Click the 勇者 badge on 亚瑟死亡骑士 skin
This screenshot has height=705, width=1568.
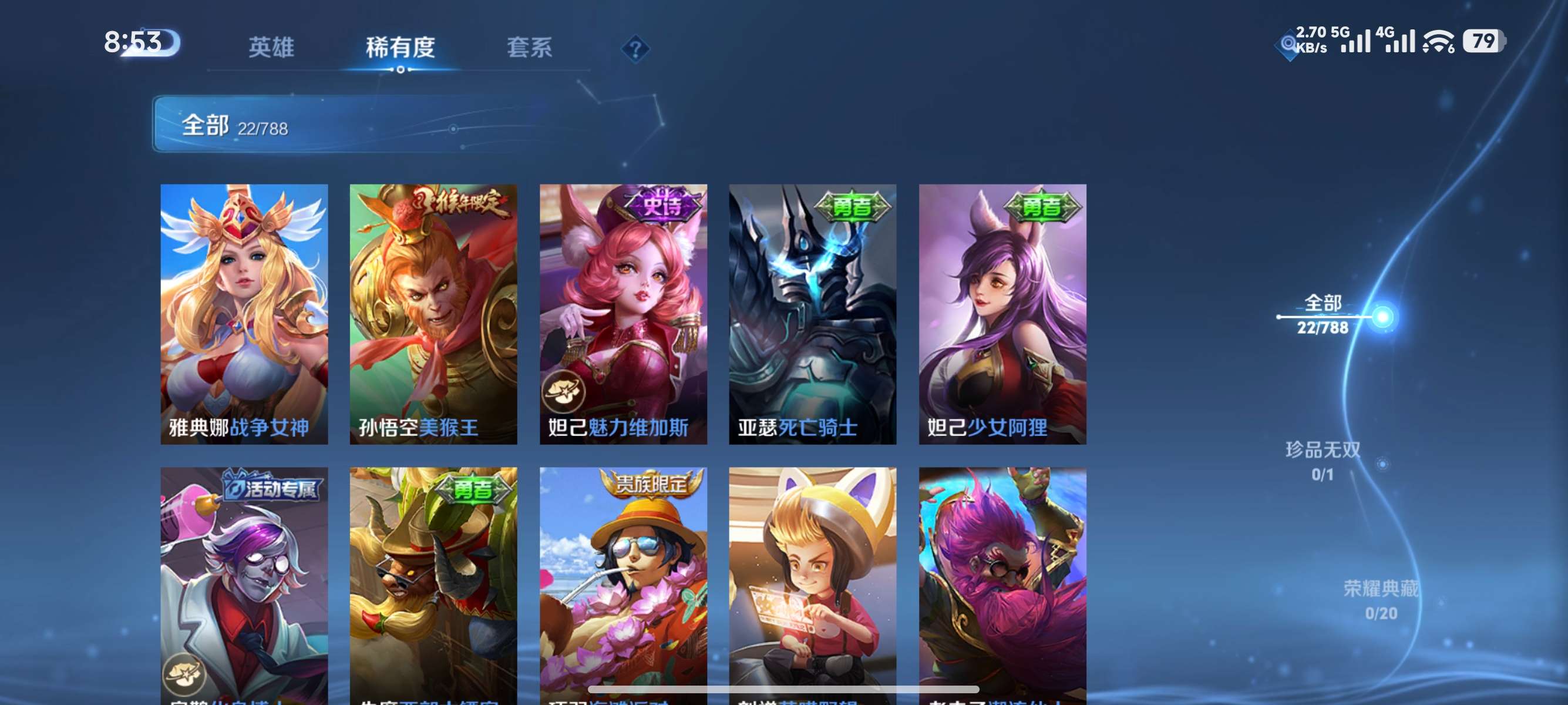pyautogui.click(x=852, y=207)
